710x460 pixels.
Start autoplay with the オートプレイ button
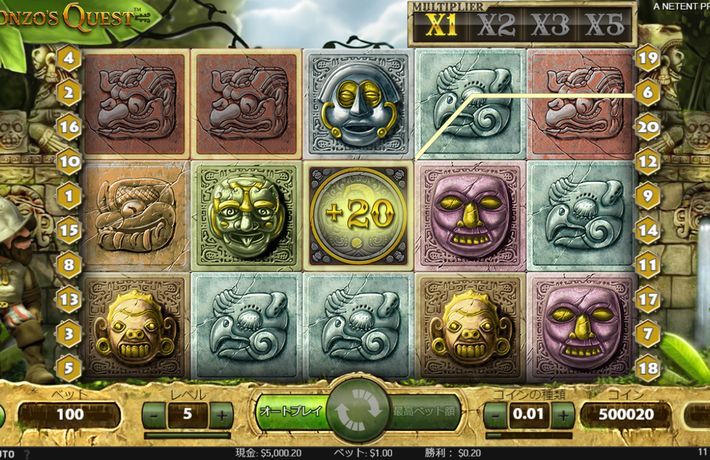[x=290, y=411]
